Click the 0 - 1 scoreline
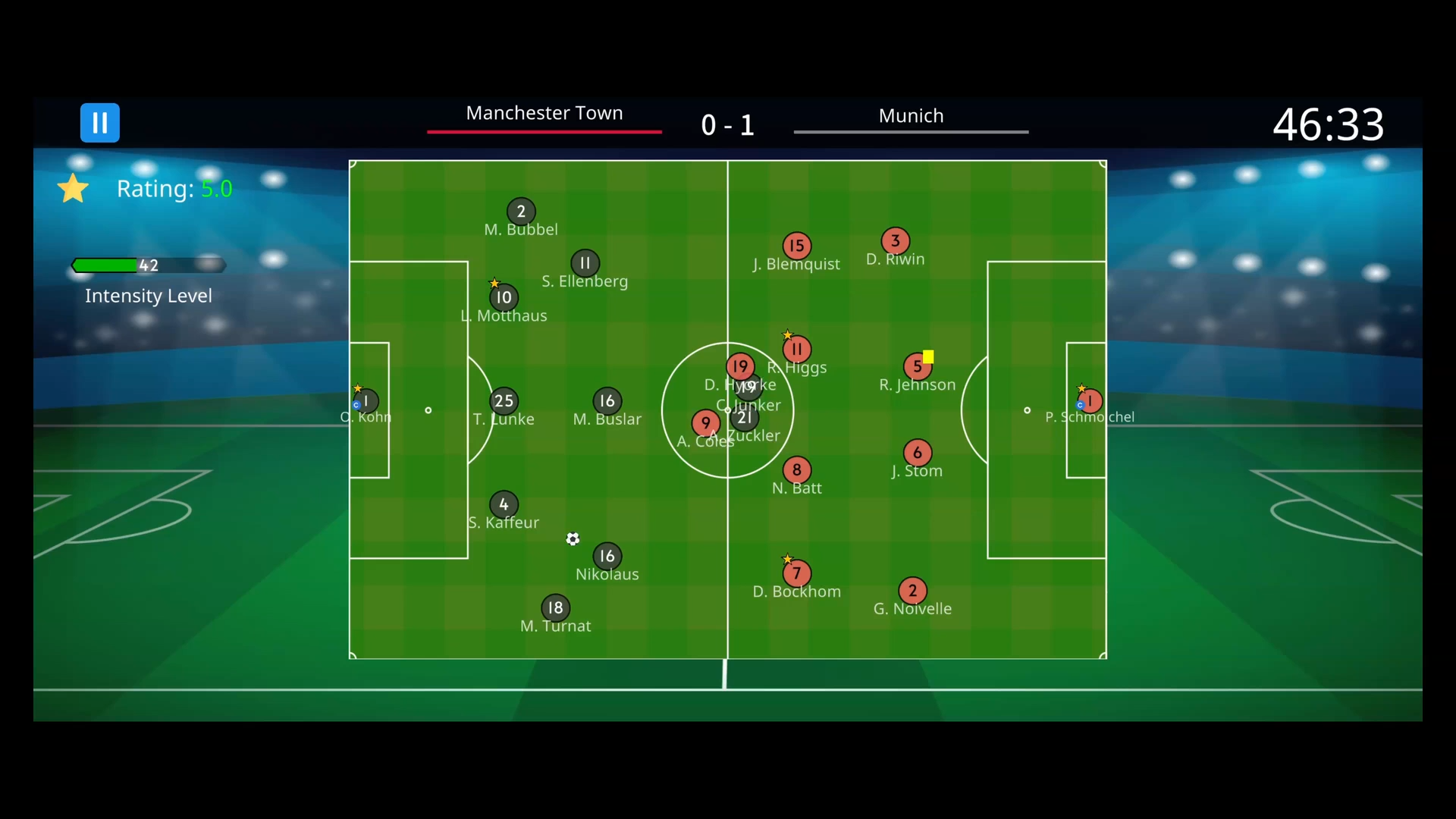The height and width of the screenshot is (819, 1456). click(727, 124)
